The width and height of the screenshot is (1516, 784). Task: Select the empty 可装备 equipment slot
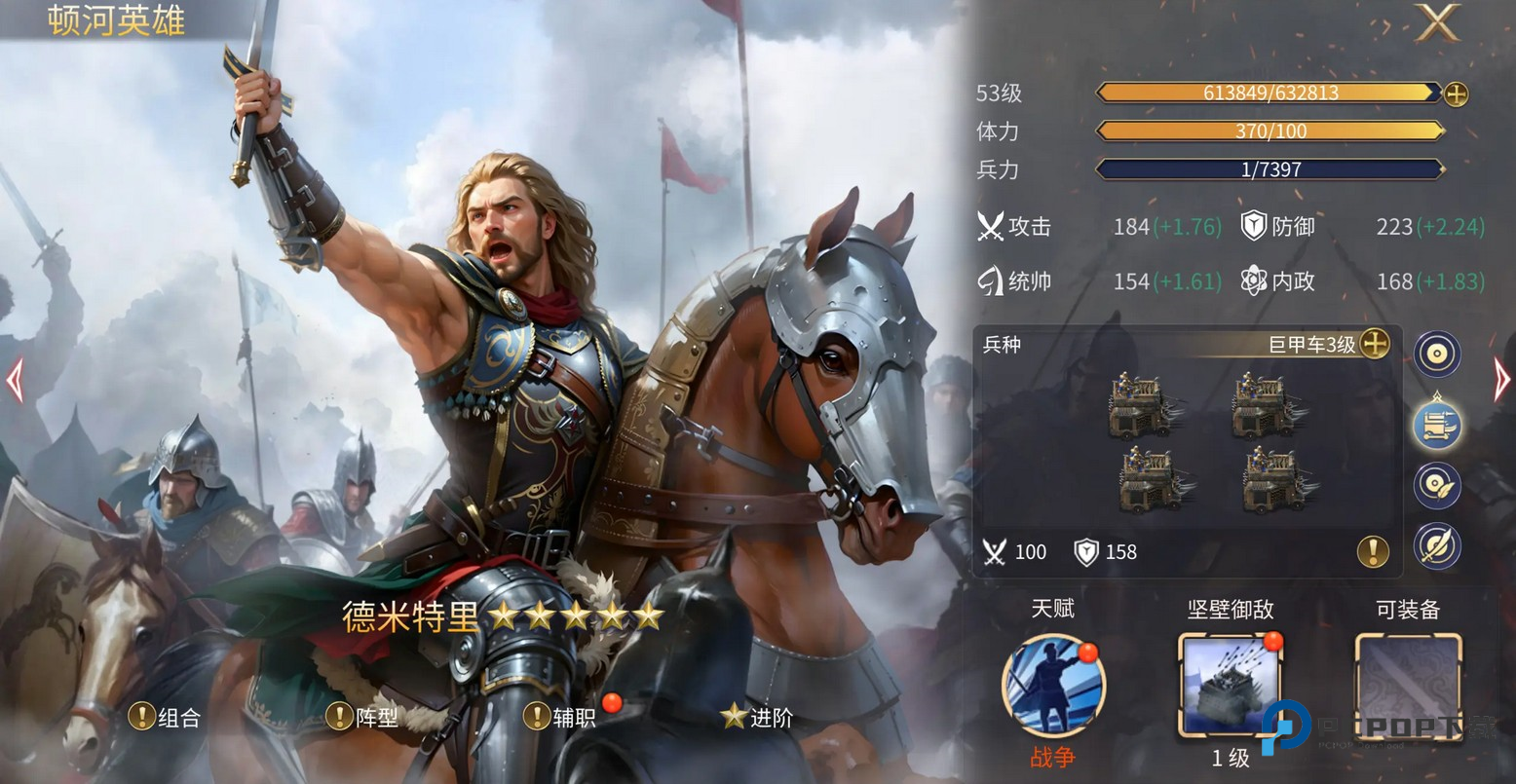tap(1408, 685)
